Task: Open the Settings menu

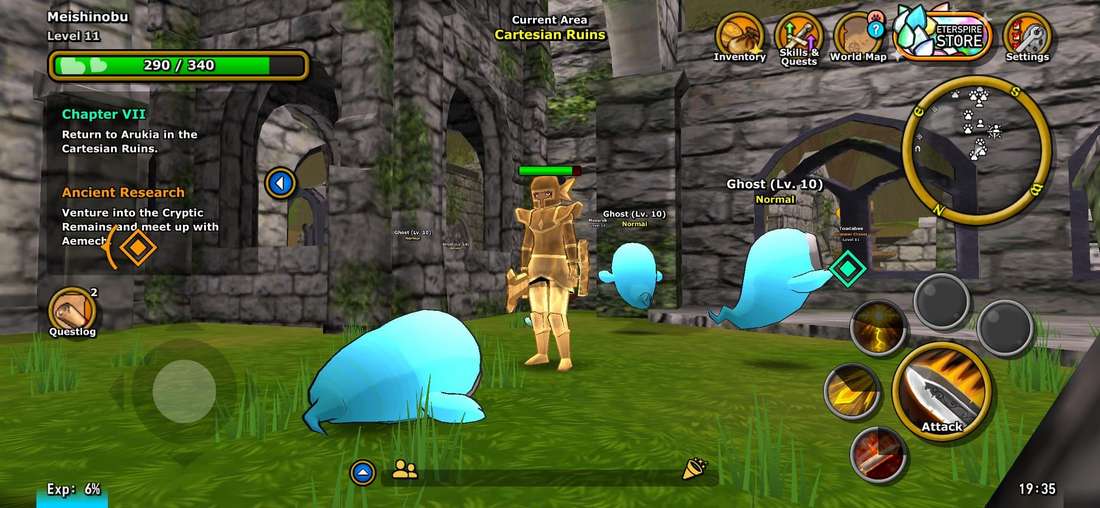Action: pyautogui.click(x=1027, y=37)
